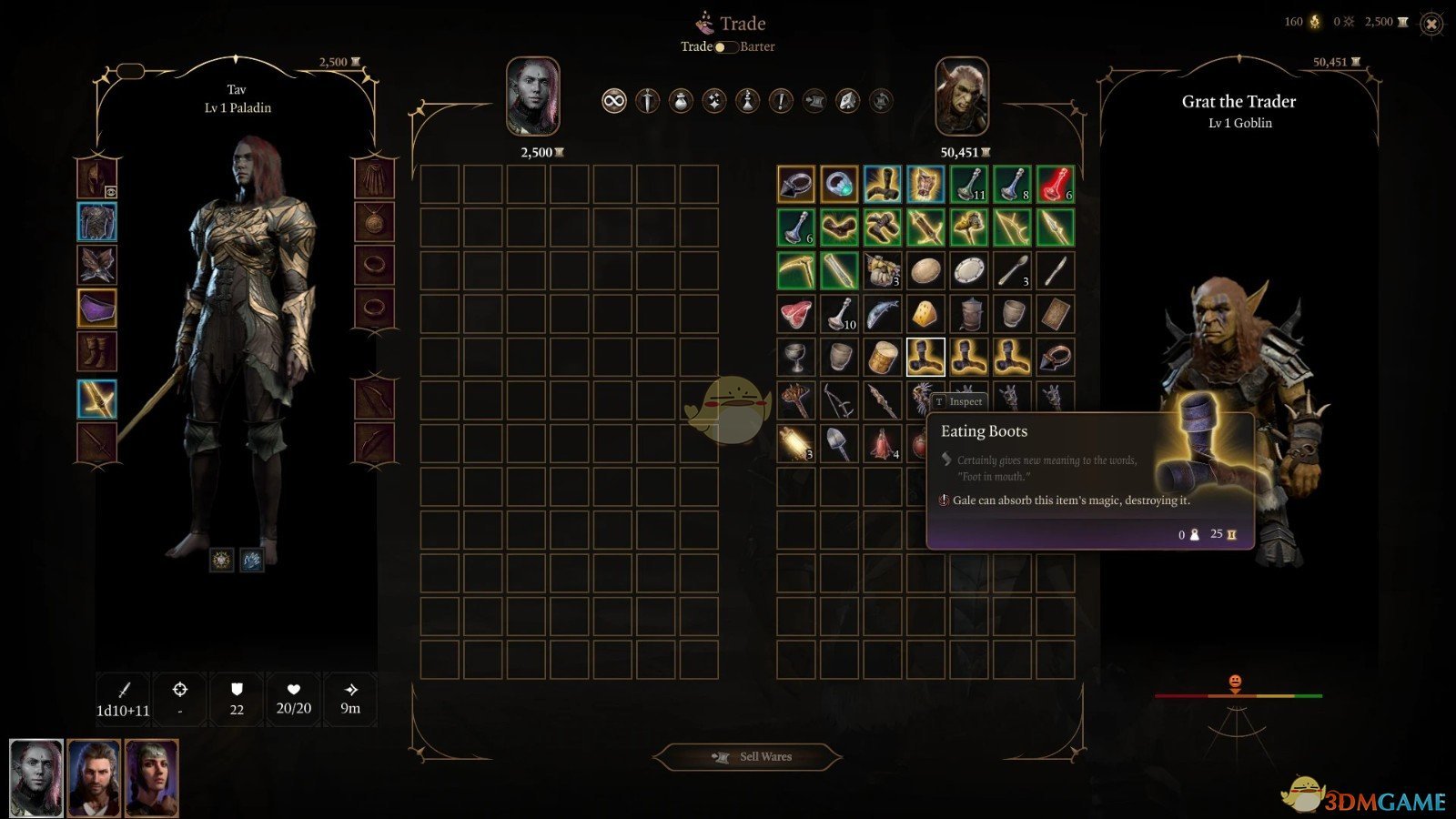Screen dimensions: 1456x819
Task: Pick the cheese wedge from trader's wares
Action: point(925,315)
